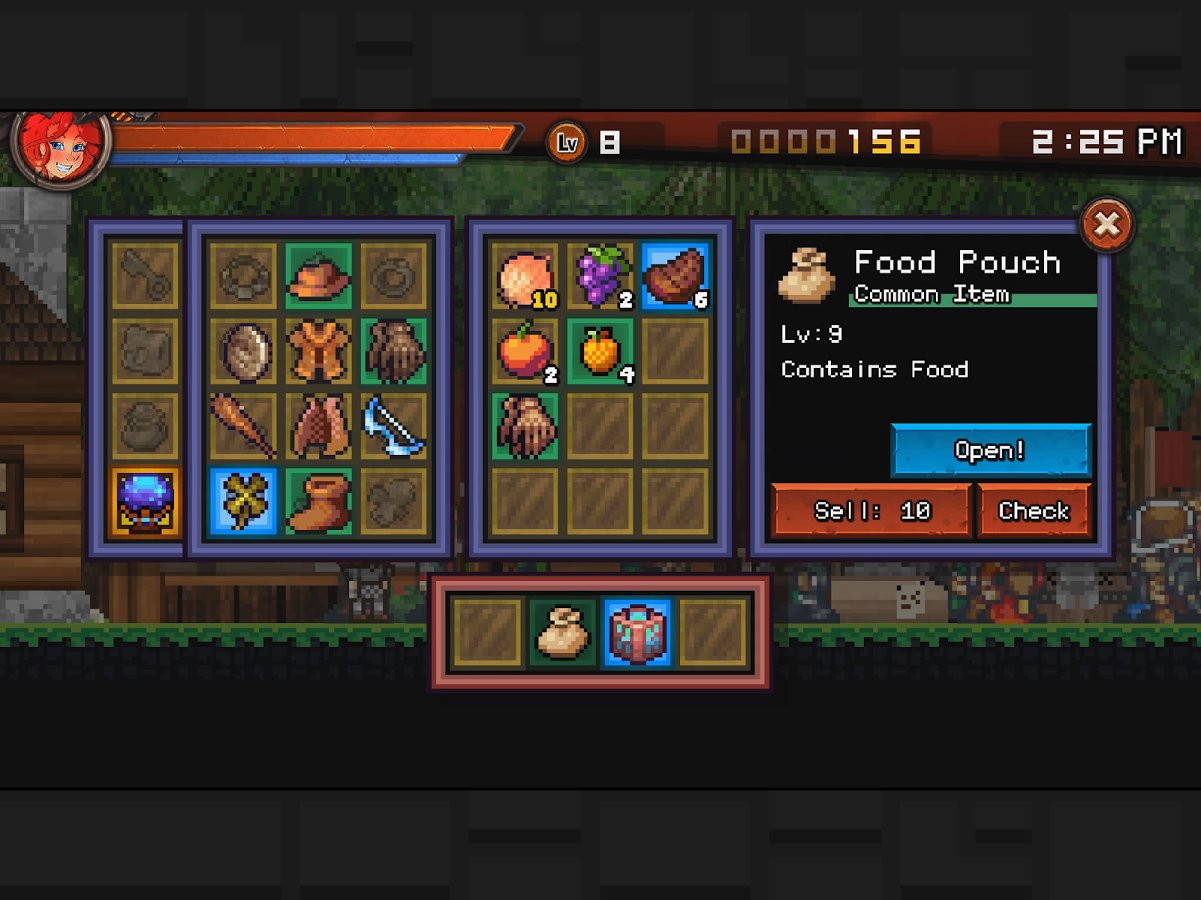Image resolution: width=1201 pixels, height=900 pixels.
Task: Select the orange fruit with count 4
Action: pos(600,351)
